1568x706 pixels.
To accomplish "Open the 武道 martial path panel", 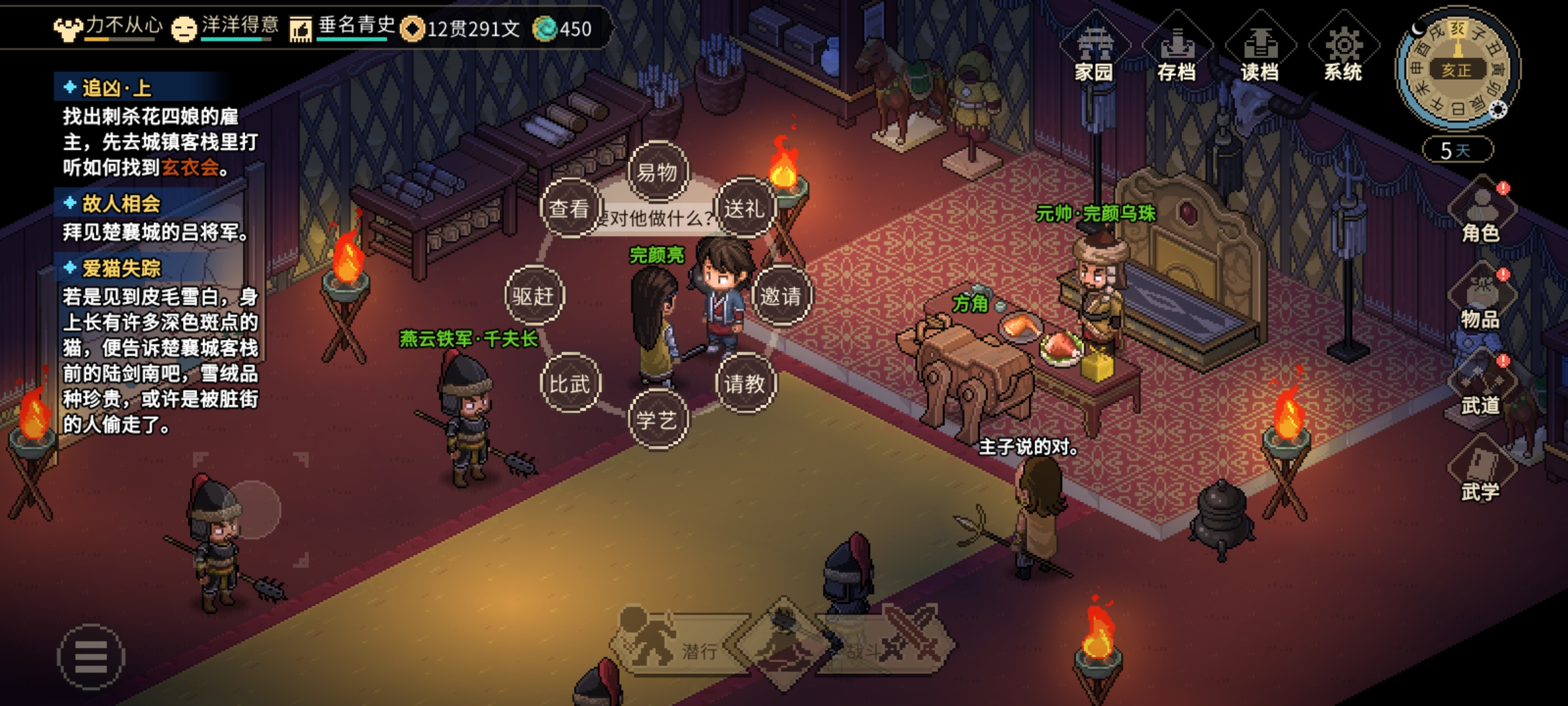I will point(1480,387).
